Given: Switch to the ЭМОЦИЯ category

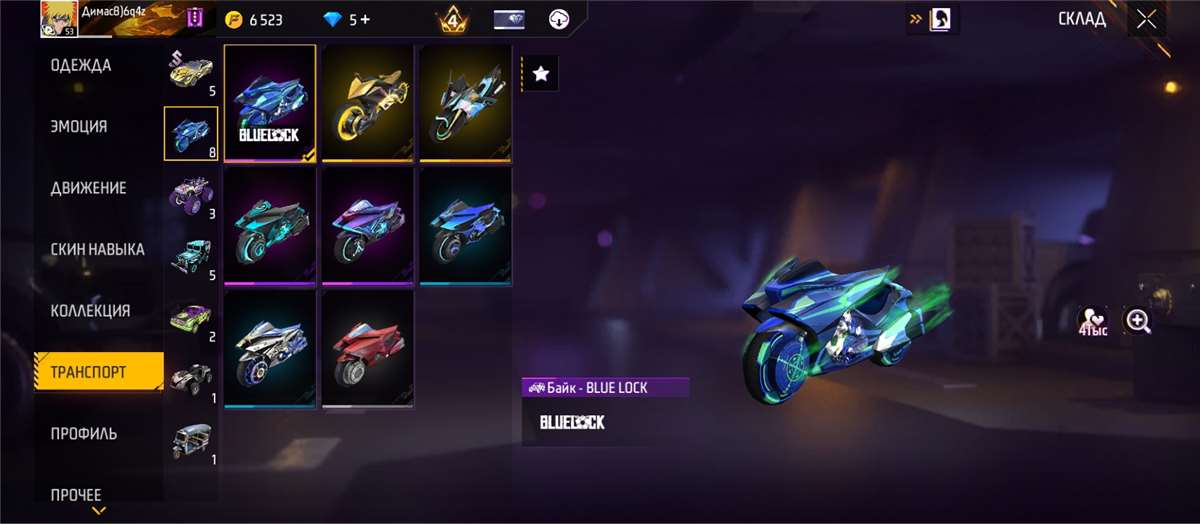Looking at the screenshot, I should [80, 127].
